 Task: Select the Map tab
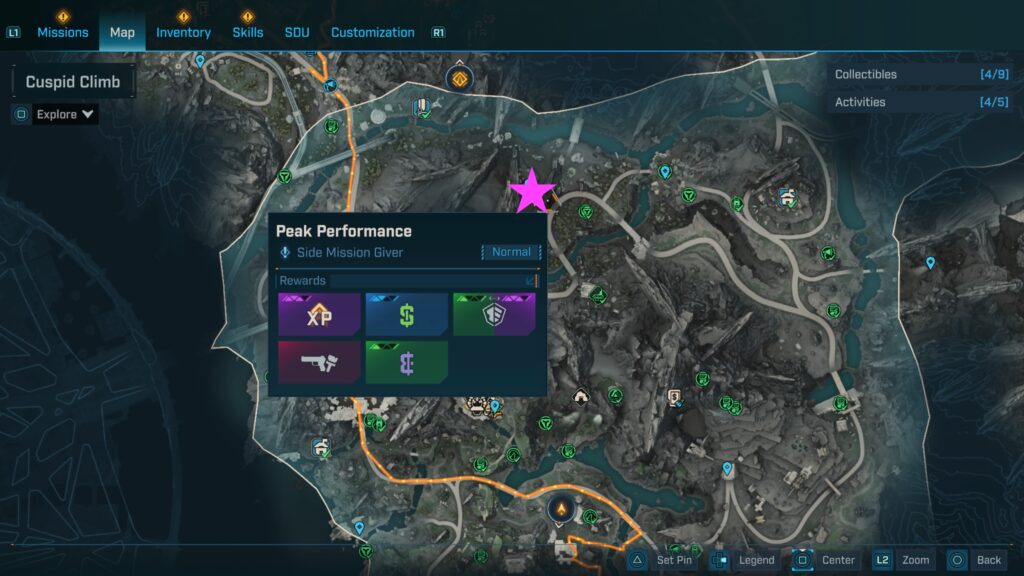122,32
